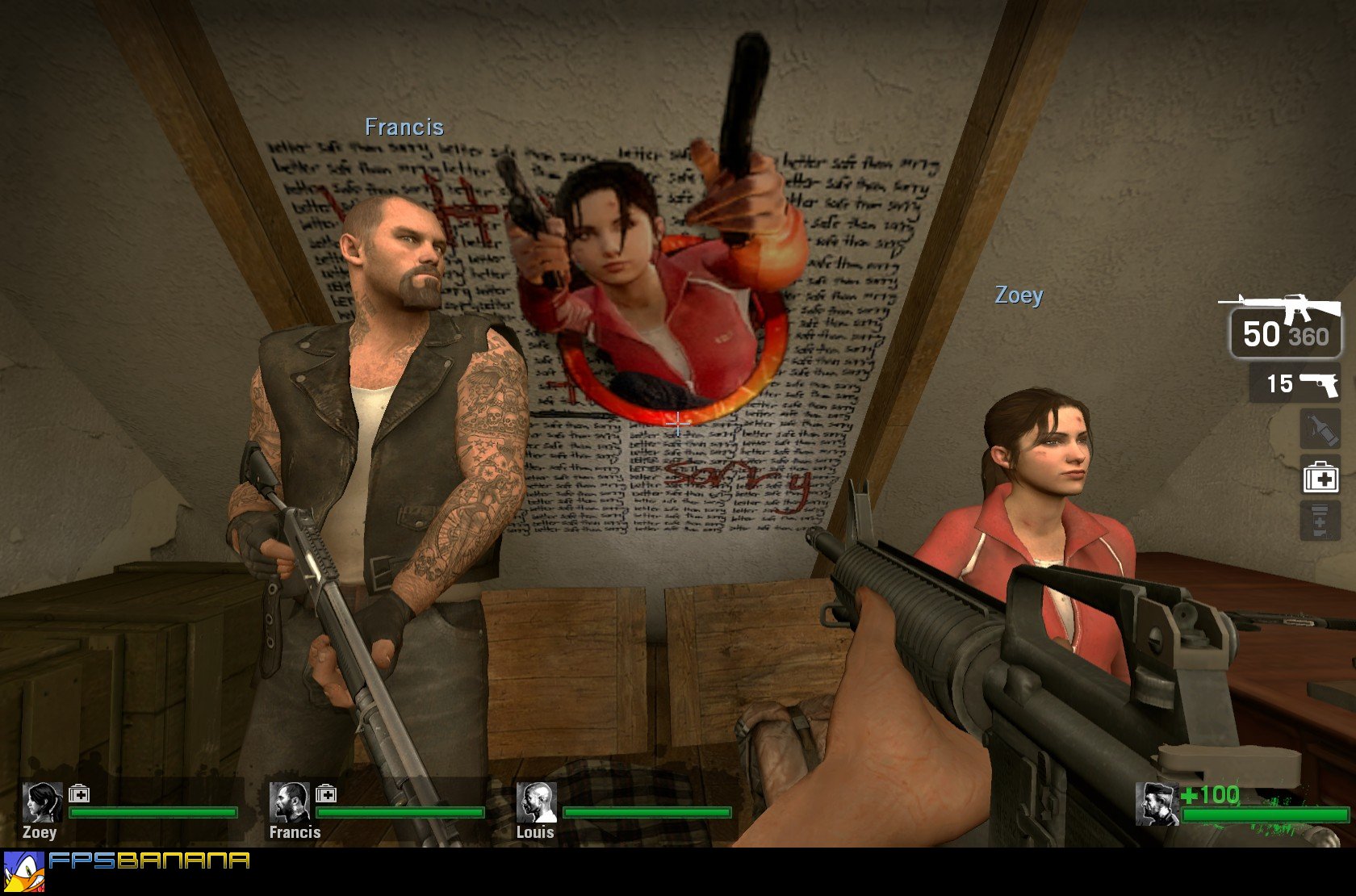Open the FPSBanana watermark logo
The width and height of the screenshot is (1356, 896).
point(128,869)
